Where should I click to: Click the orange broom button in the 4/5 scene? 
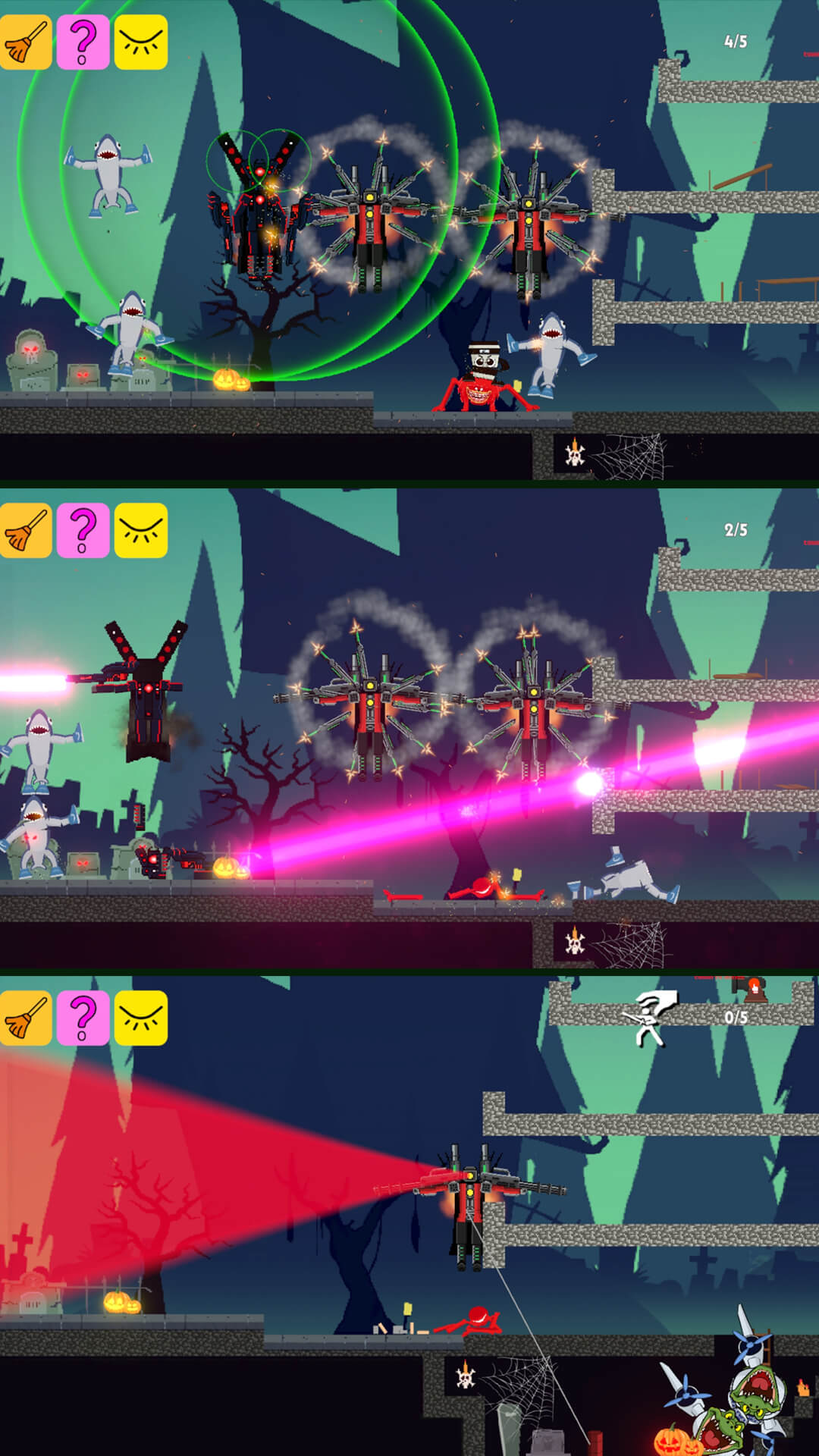pos(26,42)
